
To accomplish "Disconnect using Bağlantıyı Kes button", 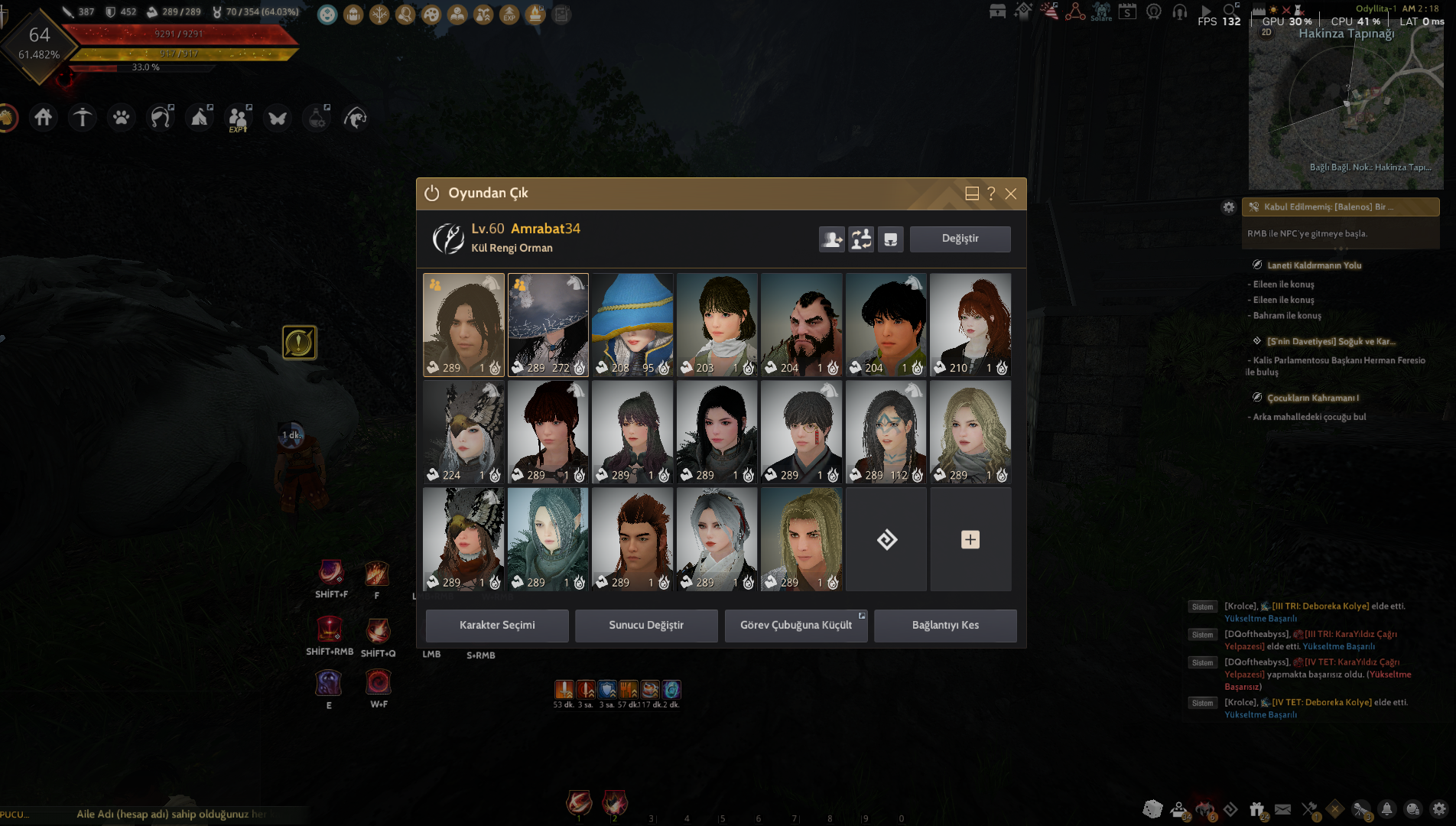I will pos(945,626).
